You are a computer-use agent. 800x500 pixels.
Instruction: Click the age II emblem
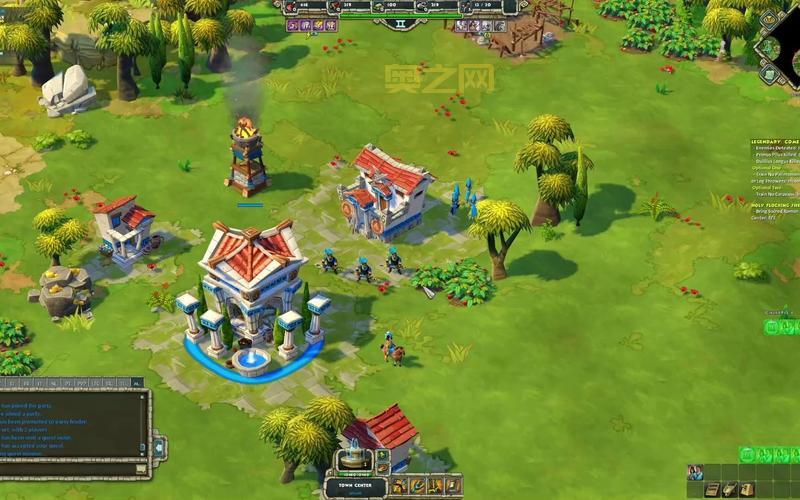tap(401, 20)
